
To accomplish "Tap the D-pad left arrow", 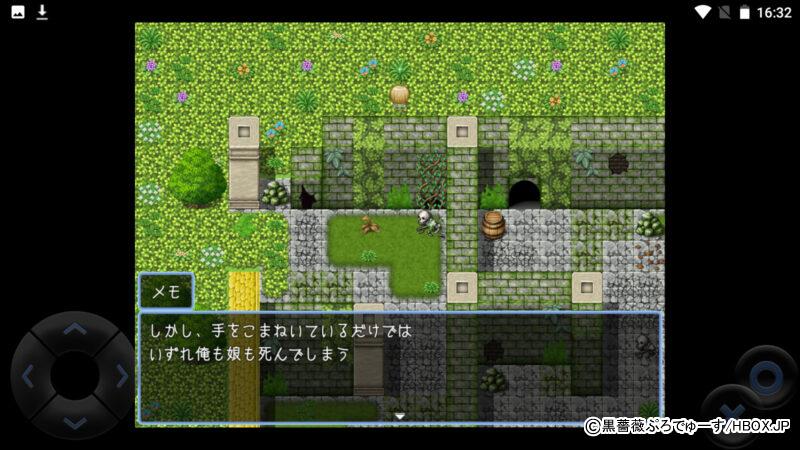I will [x=28, y=377].
